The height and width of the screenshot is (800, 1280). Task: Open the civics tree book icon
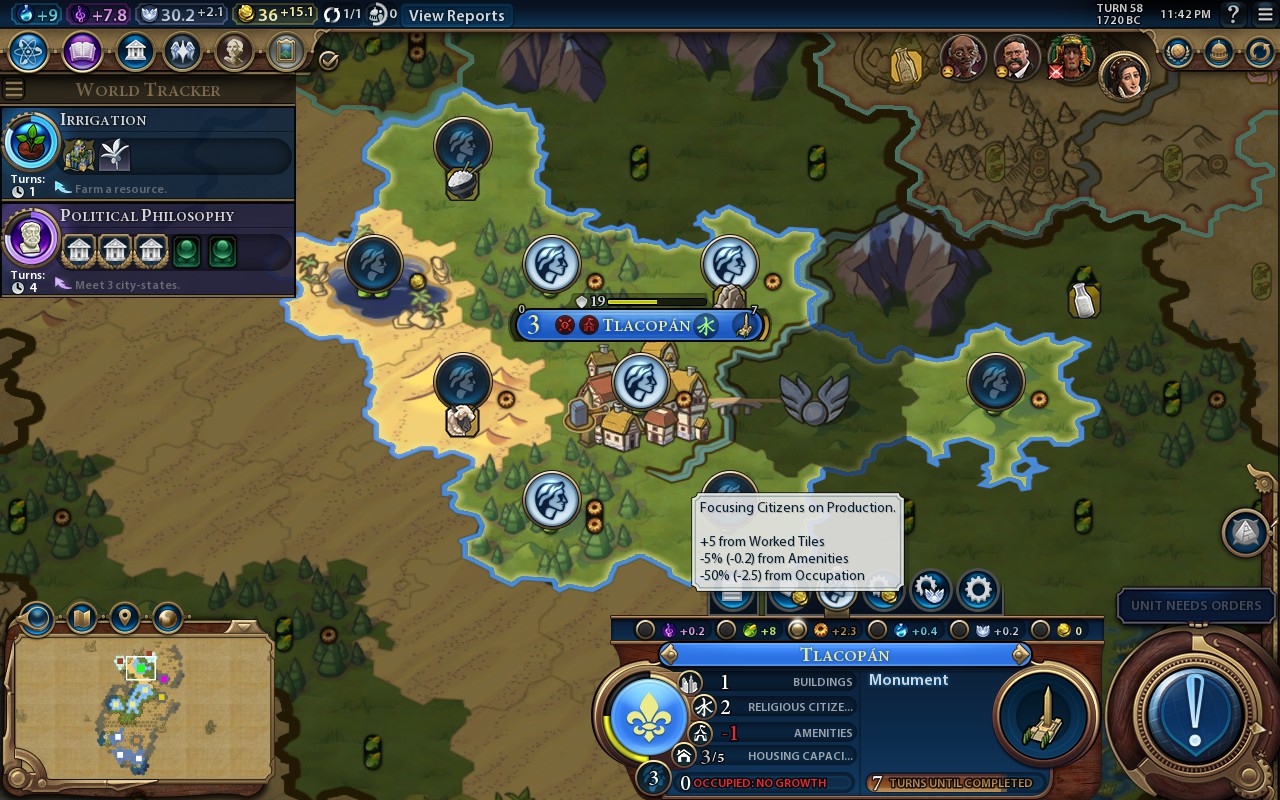(82, 51)
